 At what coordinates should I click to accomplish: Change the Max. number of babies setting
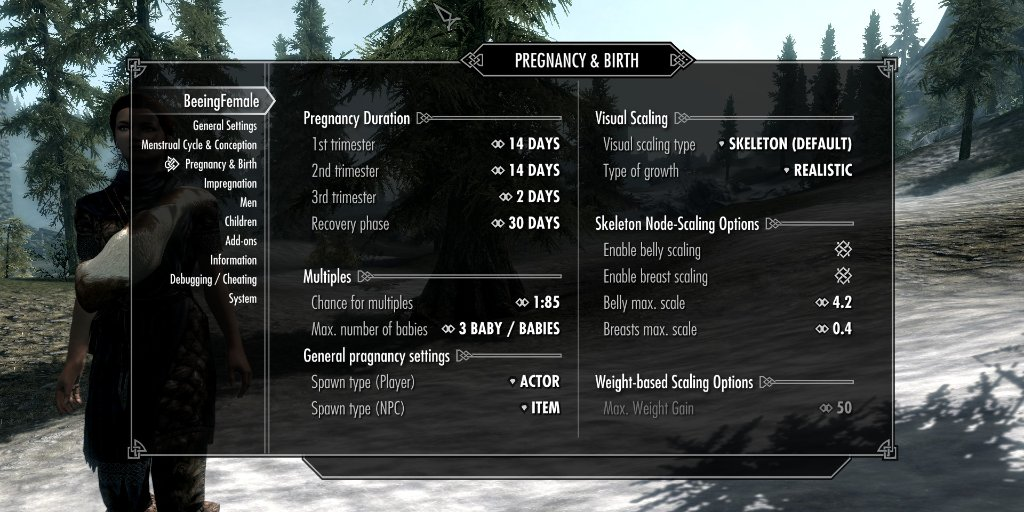pos(500,329)
